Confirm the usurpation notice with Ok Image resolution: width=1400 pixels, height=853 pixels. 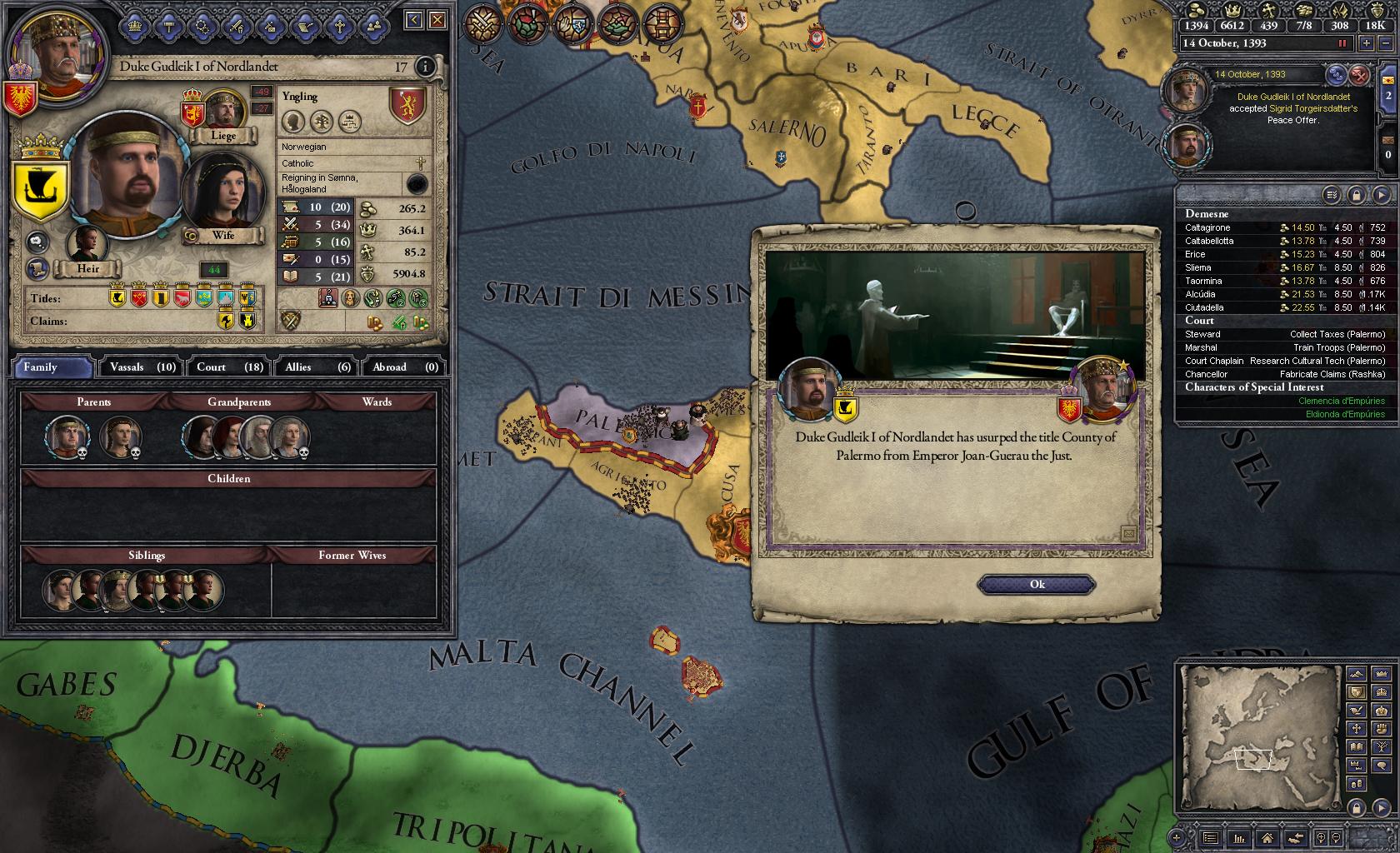click(1036, 584)
